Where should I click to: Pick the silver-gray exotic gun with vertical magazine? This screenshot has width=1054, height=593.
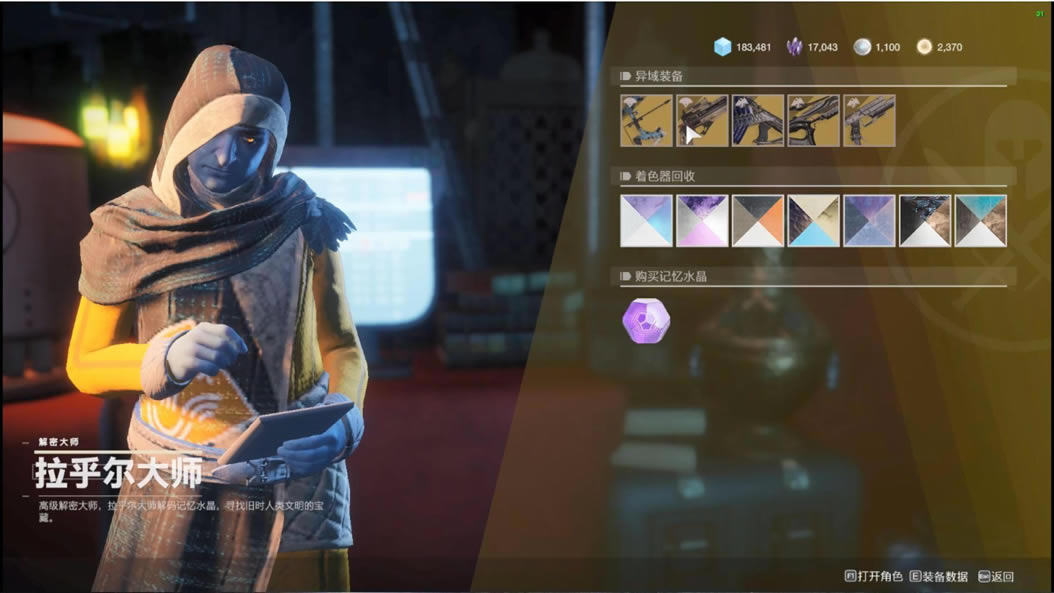click(869, 121)
